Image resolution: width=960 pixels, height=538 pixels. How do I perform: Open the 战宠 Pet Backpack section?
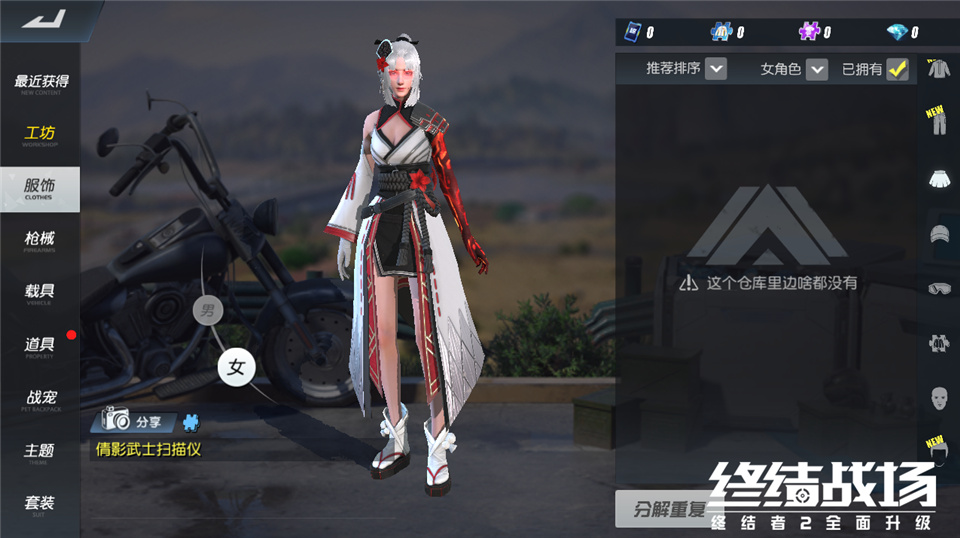40,400
